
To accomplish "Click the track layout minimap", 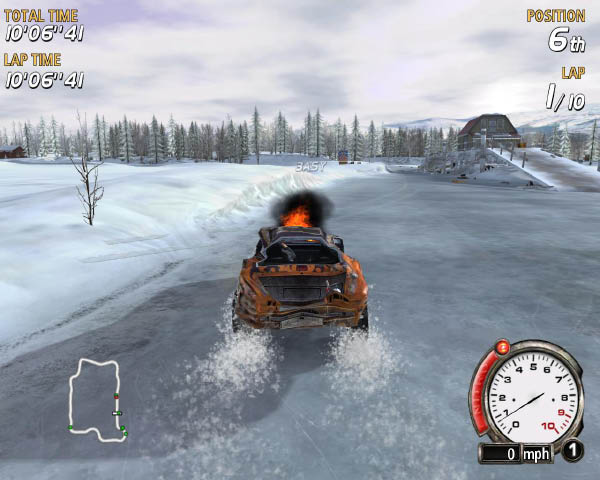I will tap(96, 399).
